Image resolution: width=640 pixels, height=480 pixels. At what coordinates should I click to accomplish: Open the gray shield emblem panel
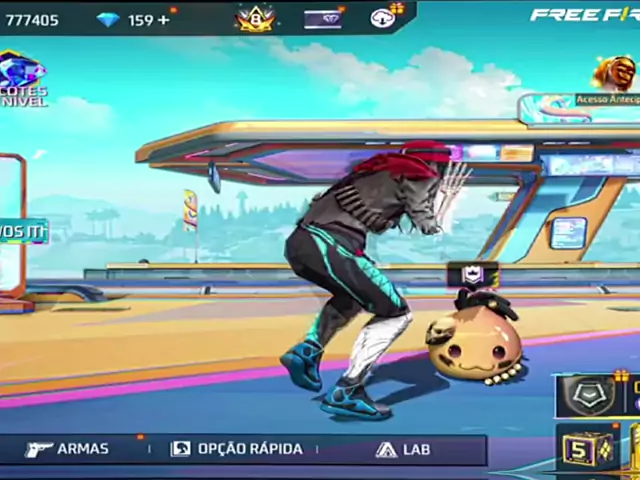tap(586, 394)
